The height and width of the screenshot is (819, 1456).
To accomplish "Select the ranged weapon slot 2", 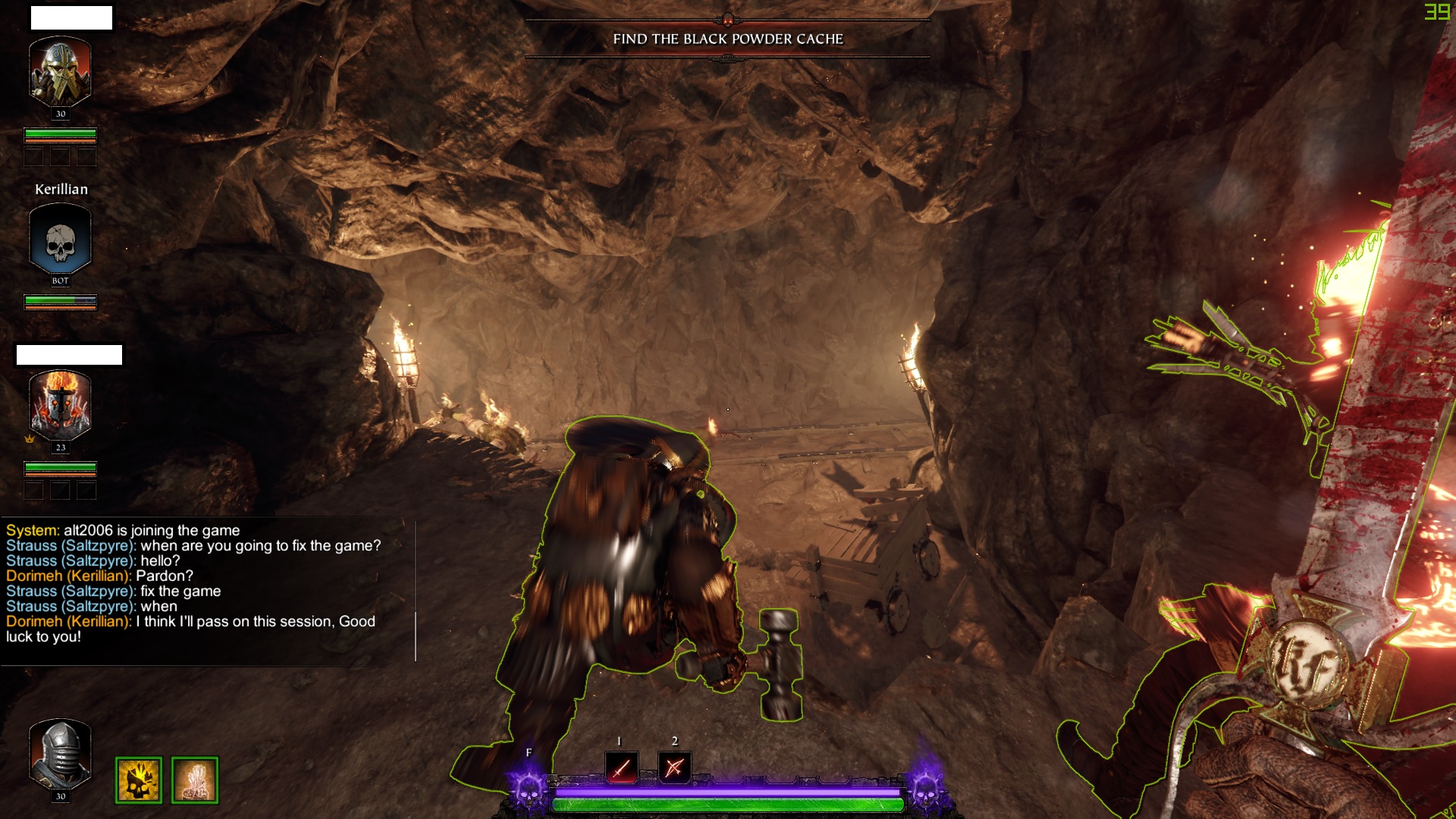I will pyautogui.click(x=674, y=767).
